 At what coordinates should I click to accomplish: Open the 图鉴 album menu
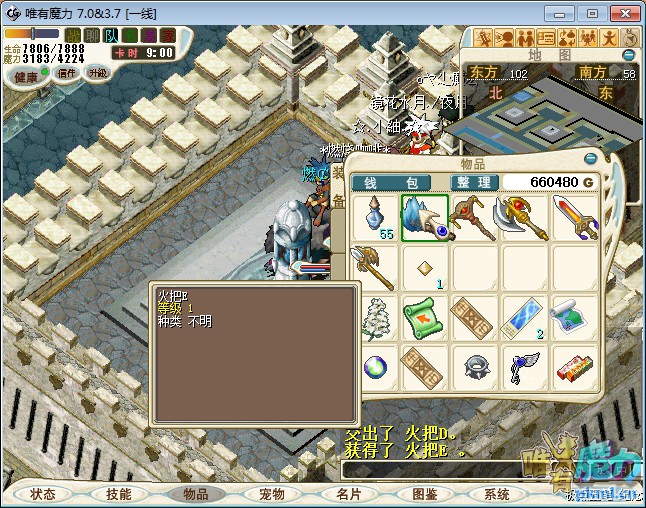424,494
